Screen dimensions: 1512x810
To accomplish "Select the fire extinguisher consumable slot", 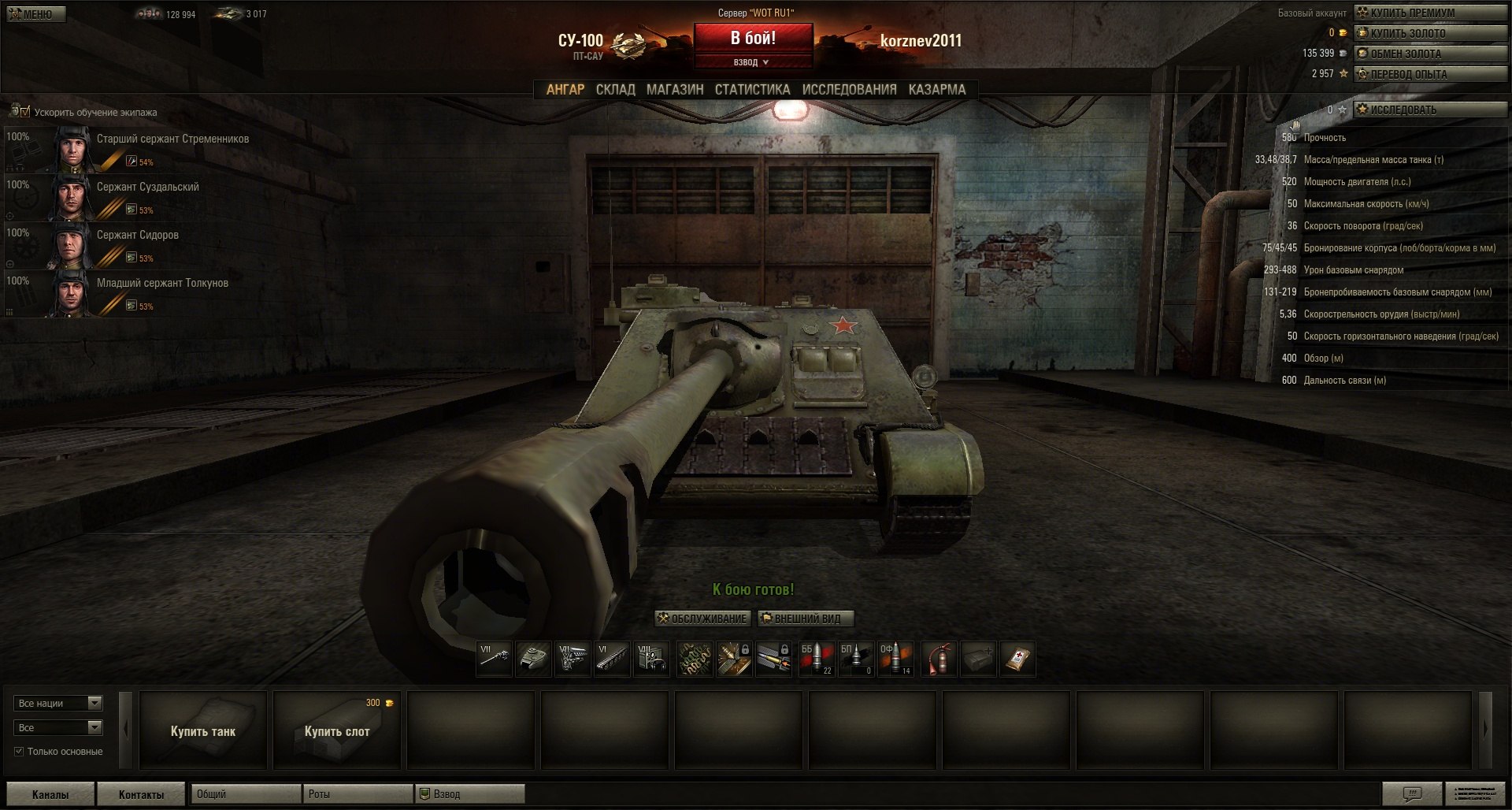I will [x=939, y=659].
